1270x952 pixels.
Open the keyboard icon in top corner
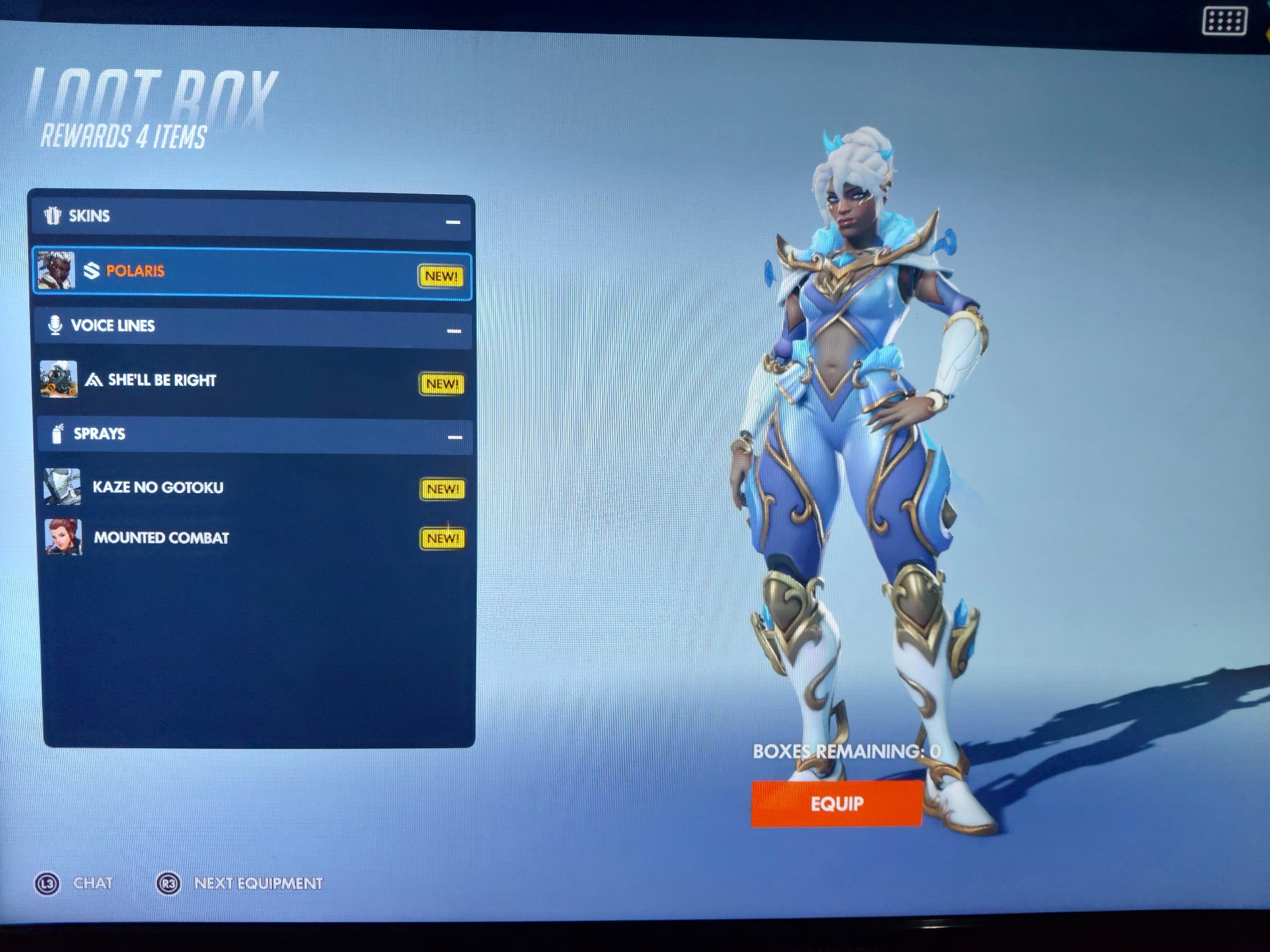click(1224, 22)
